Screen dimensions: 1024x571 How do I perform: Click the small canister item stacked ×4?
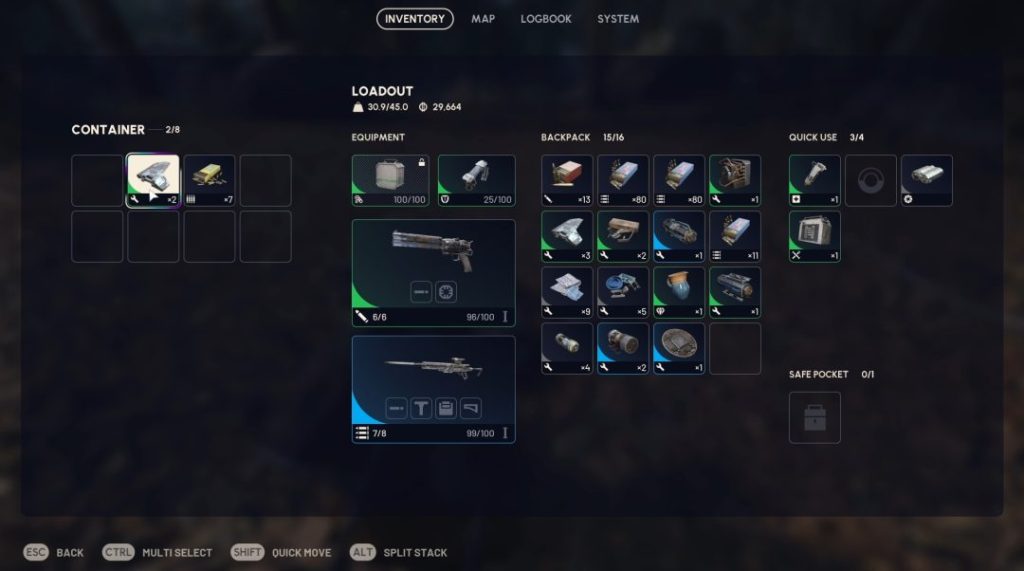(567, 348)
